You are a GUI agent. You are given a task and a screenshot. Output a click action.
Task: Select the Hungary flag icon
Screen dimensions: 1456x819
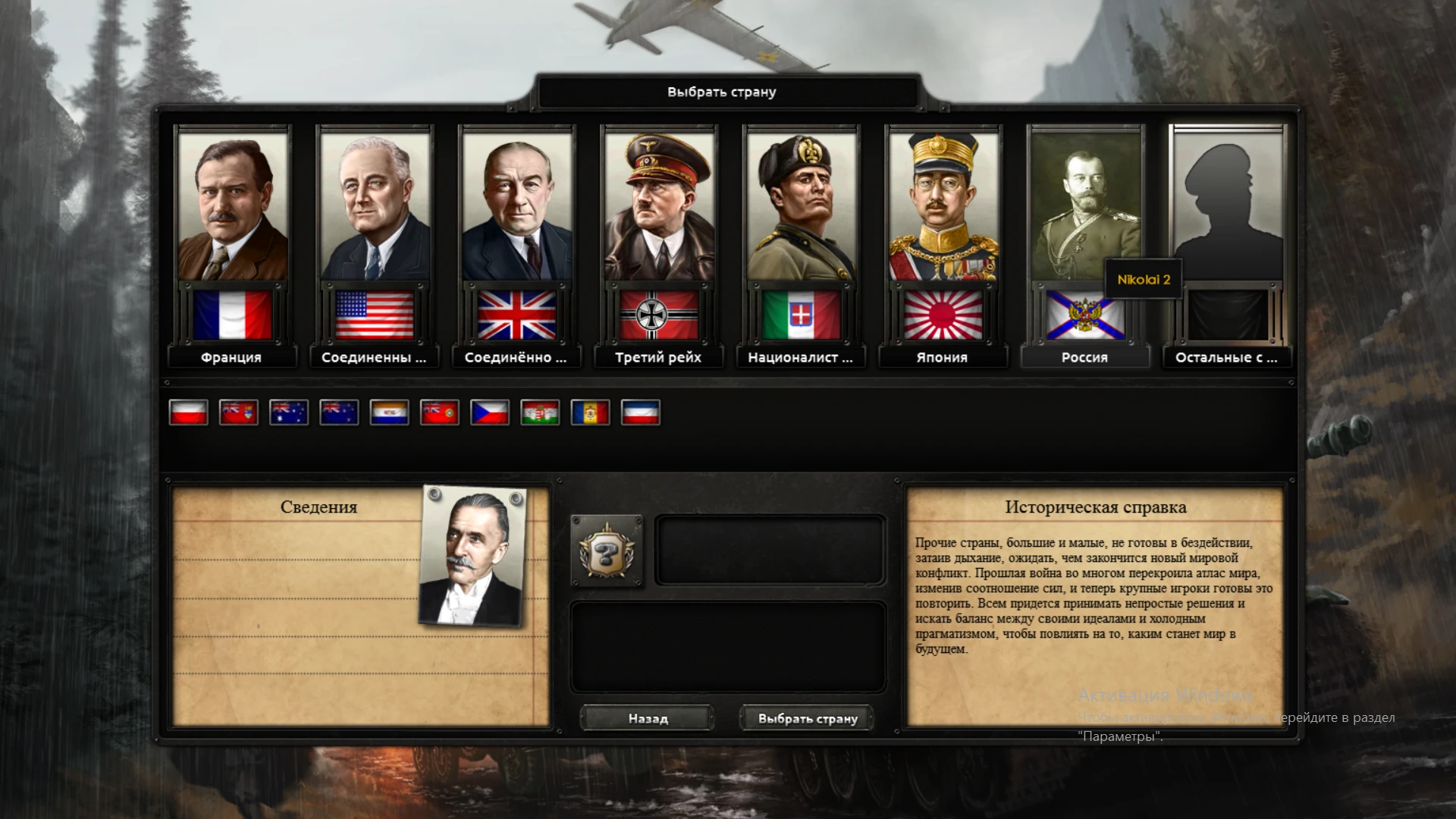coord(541,413)
